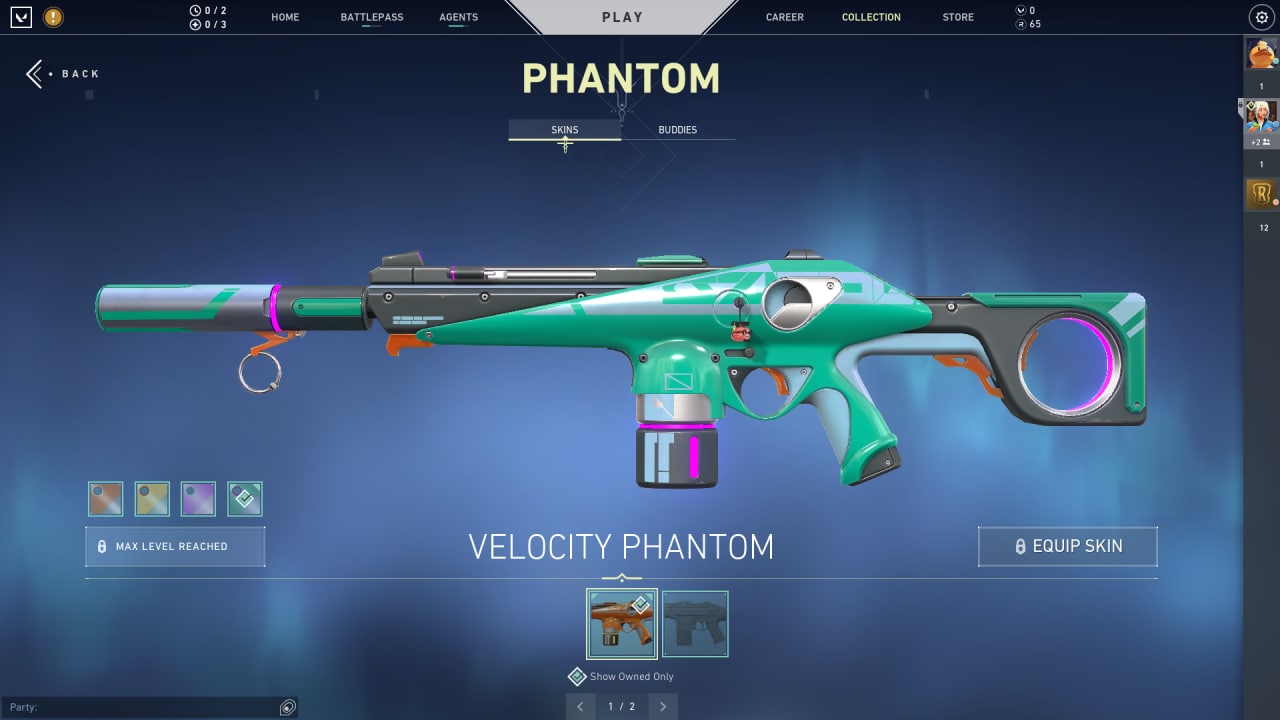
Task: Click the Play button
Action: tap(622, 17)
